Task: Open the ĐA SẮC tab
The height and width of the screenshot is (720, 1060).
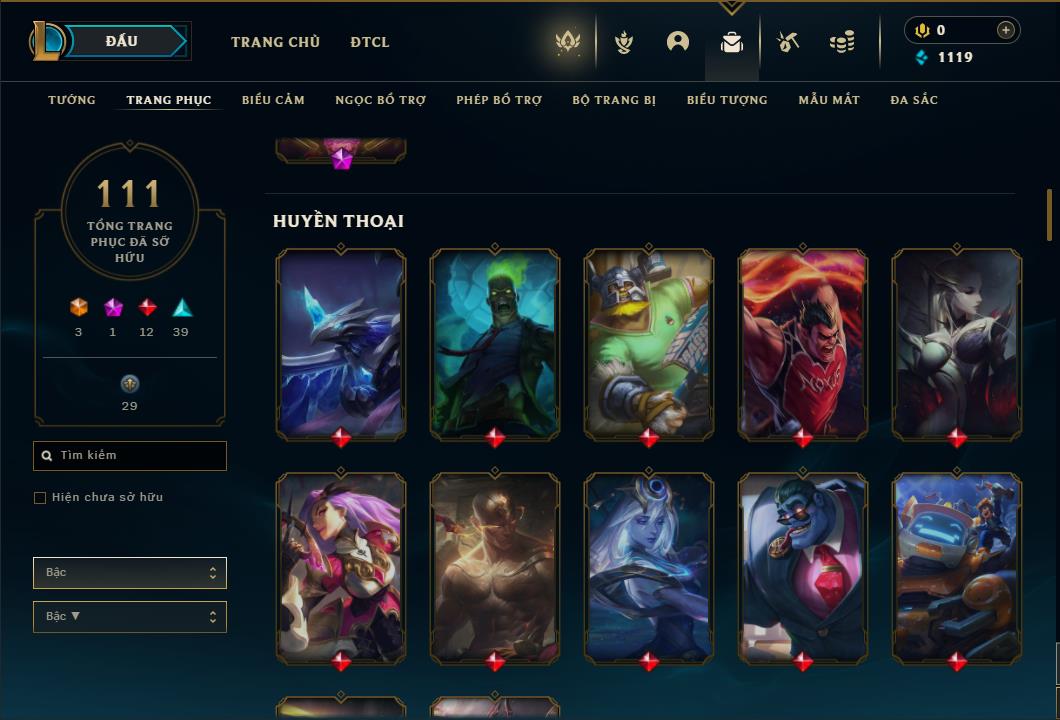Action: coord(914,100)
